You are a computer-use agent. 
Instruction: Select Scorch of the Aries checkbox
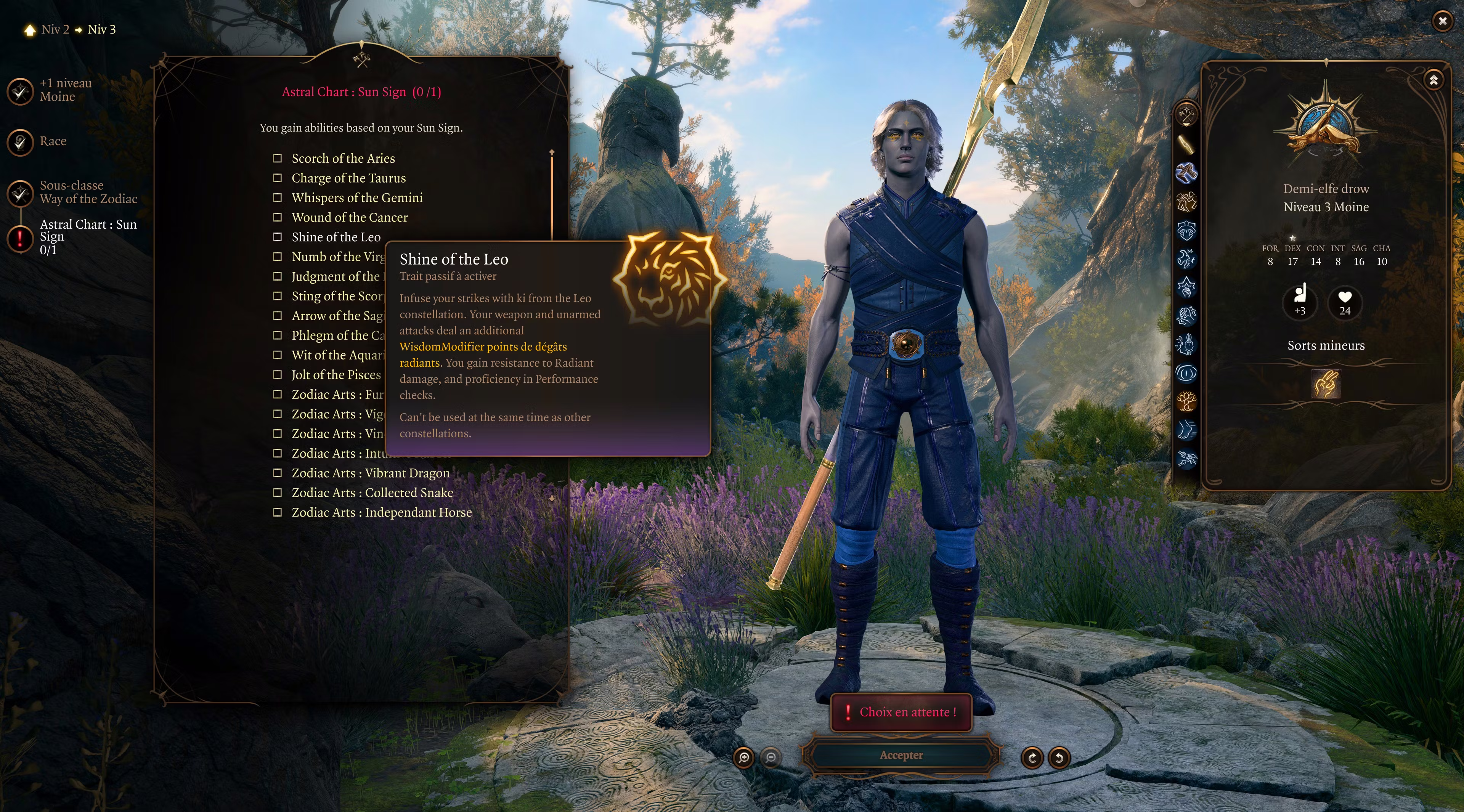point(277,159)
